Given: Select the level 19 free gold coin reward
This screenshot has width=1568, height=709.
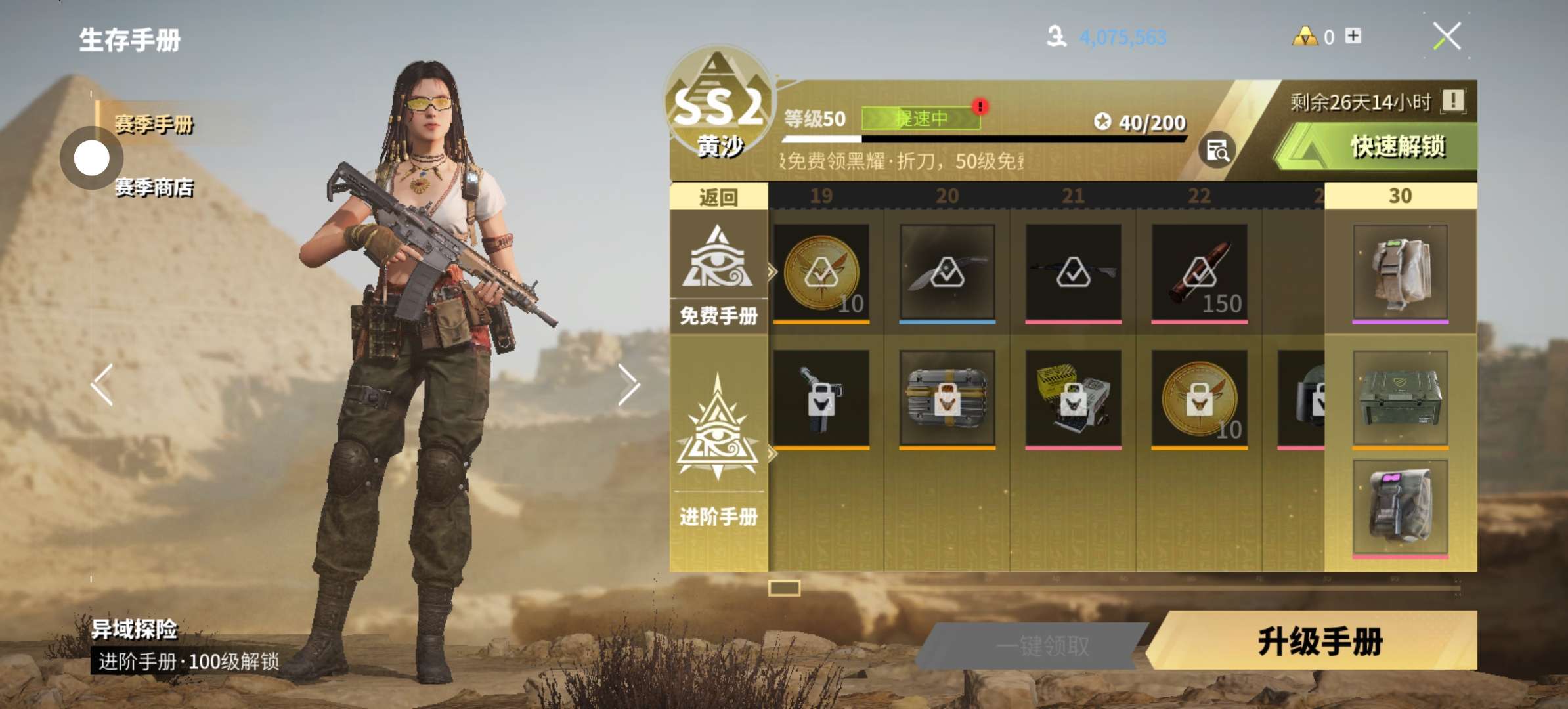Looking at the screenshot, I should (x=821, y=272).
